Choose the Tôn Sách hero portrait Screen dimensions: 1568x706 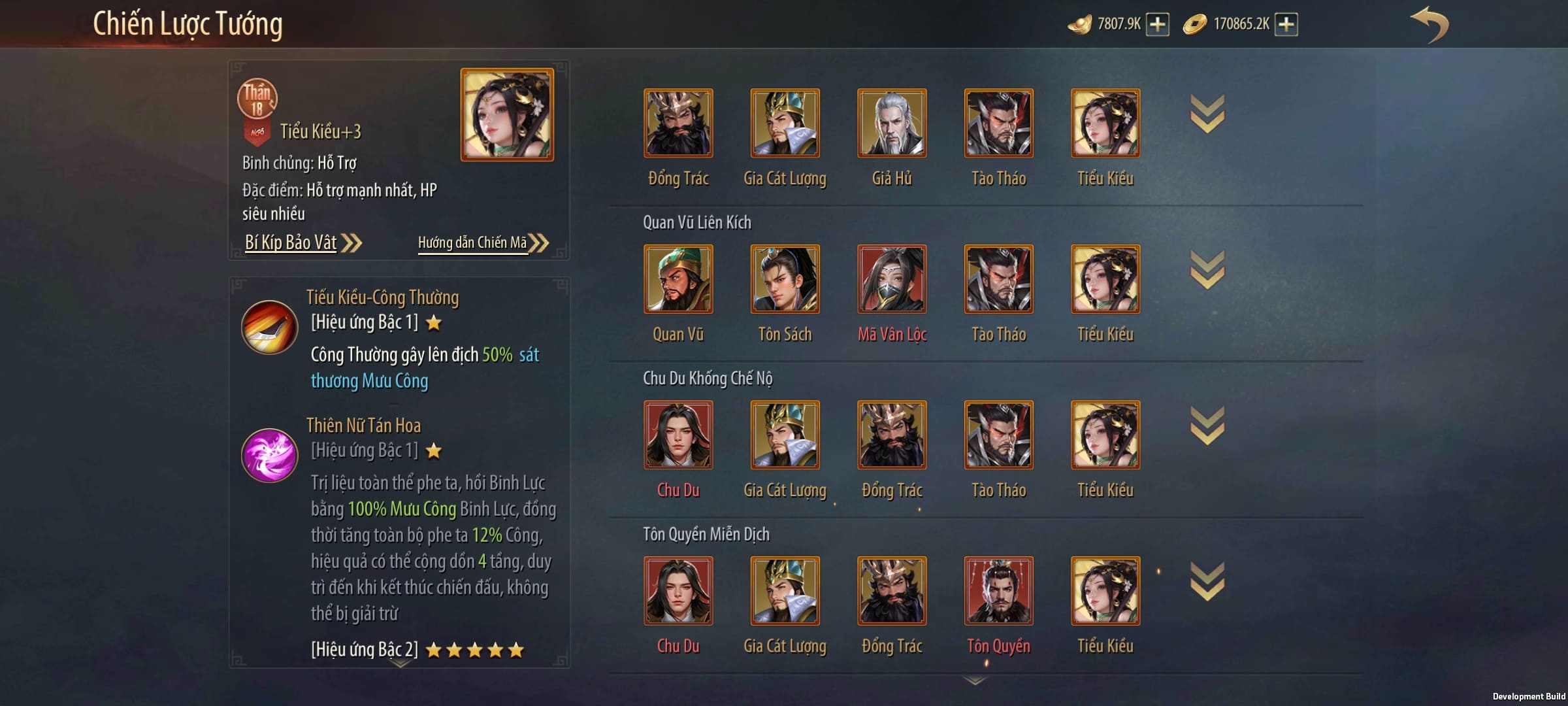(x=785, y=279)
